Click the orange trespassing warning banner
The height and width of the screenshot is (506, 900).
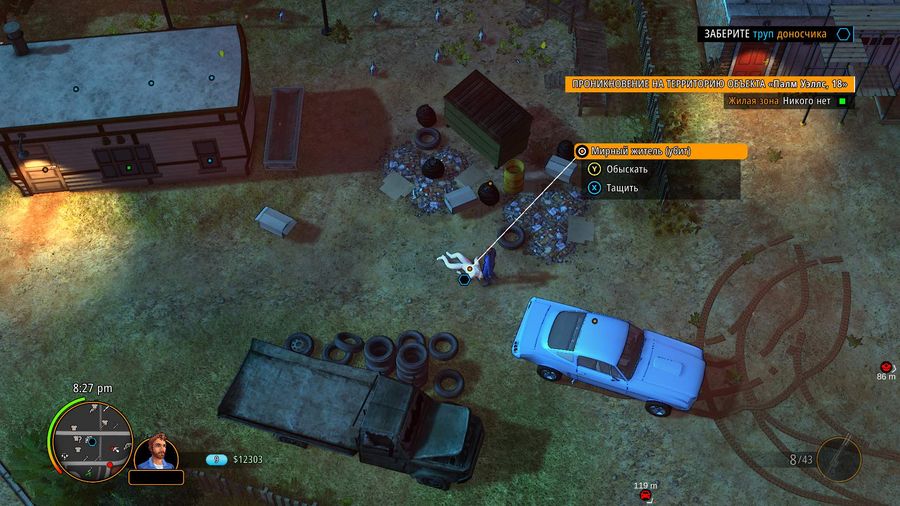(706, 84)
